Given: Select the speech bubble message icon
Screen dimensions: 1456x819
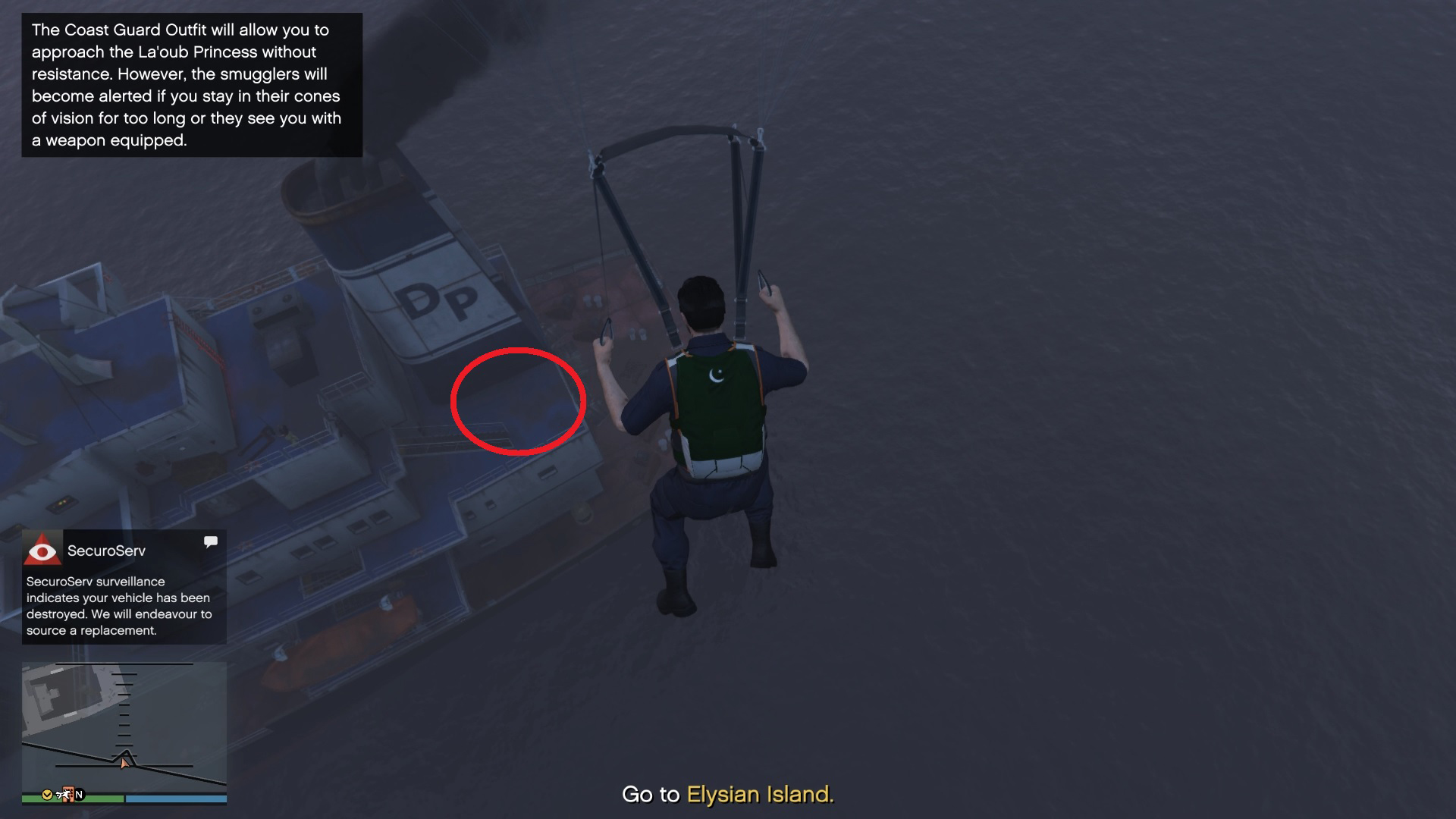Looking at the screenshot, I should click(211, 541).
